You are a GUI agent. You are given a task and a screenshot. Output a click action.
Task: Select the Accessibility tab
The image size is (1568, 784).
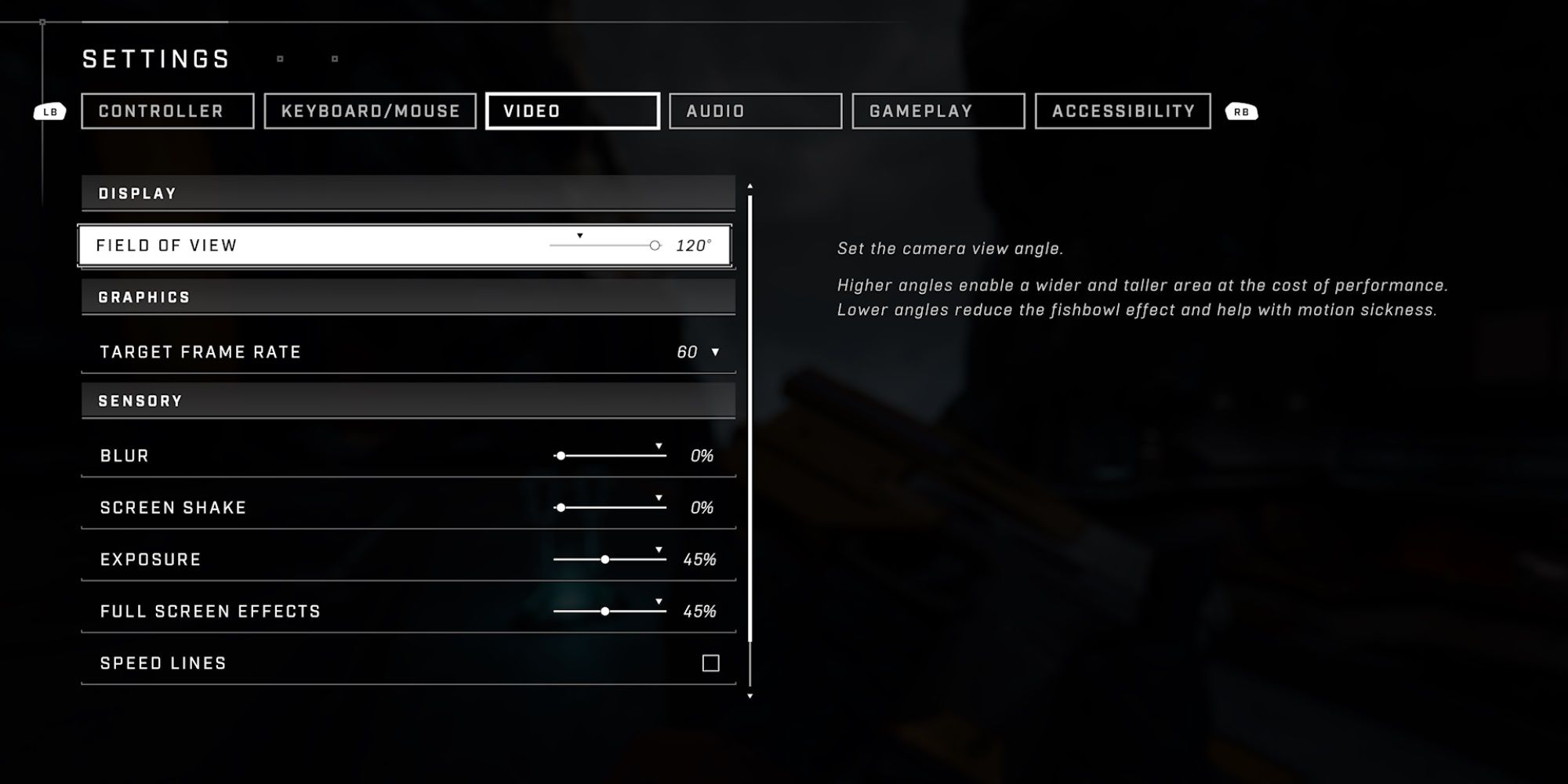coord(1123,111)
